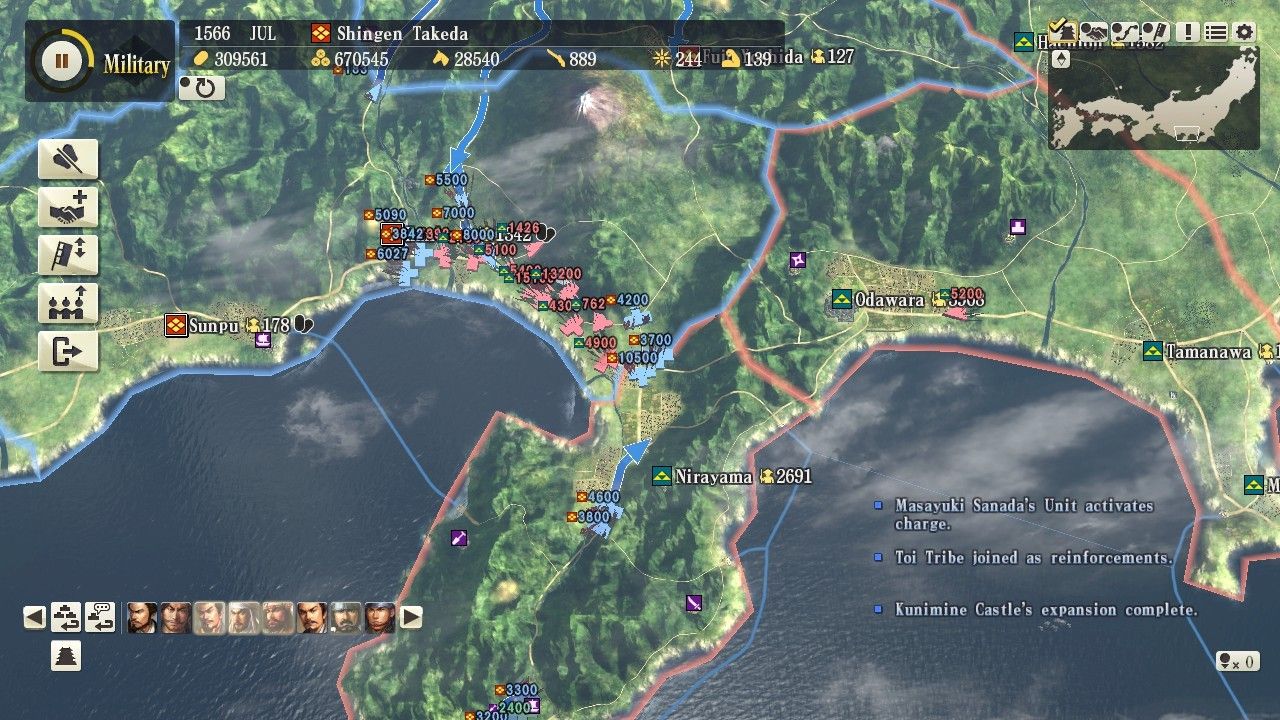The image size is (1280, 720).
Task: Open the exclamation mark alerts button
Action: click(1188, 32)
